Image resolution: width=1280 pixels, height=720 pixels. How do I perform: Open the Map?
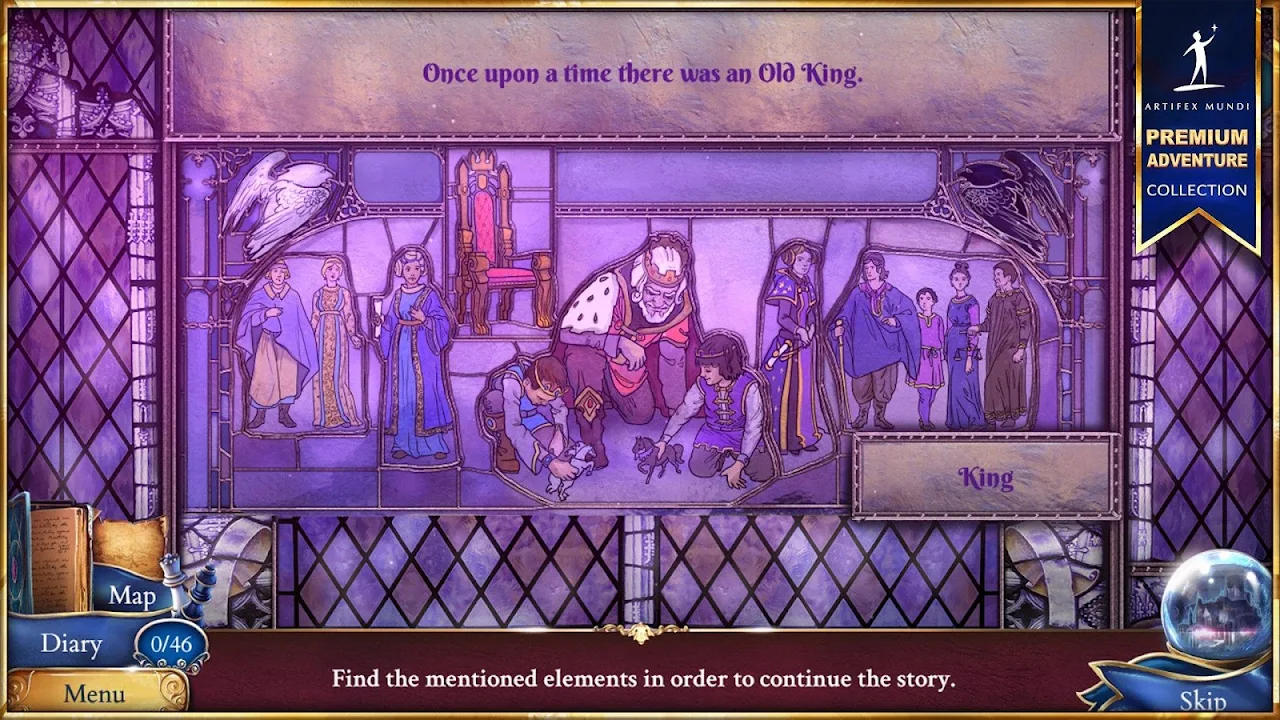(132, 596)
